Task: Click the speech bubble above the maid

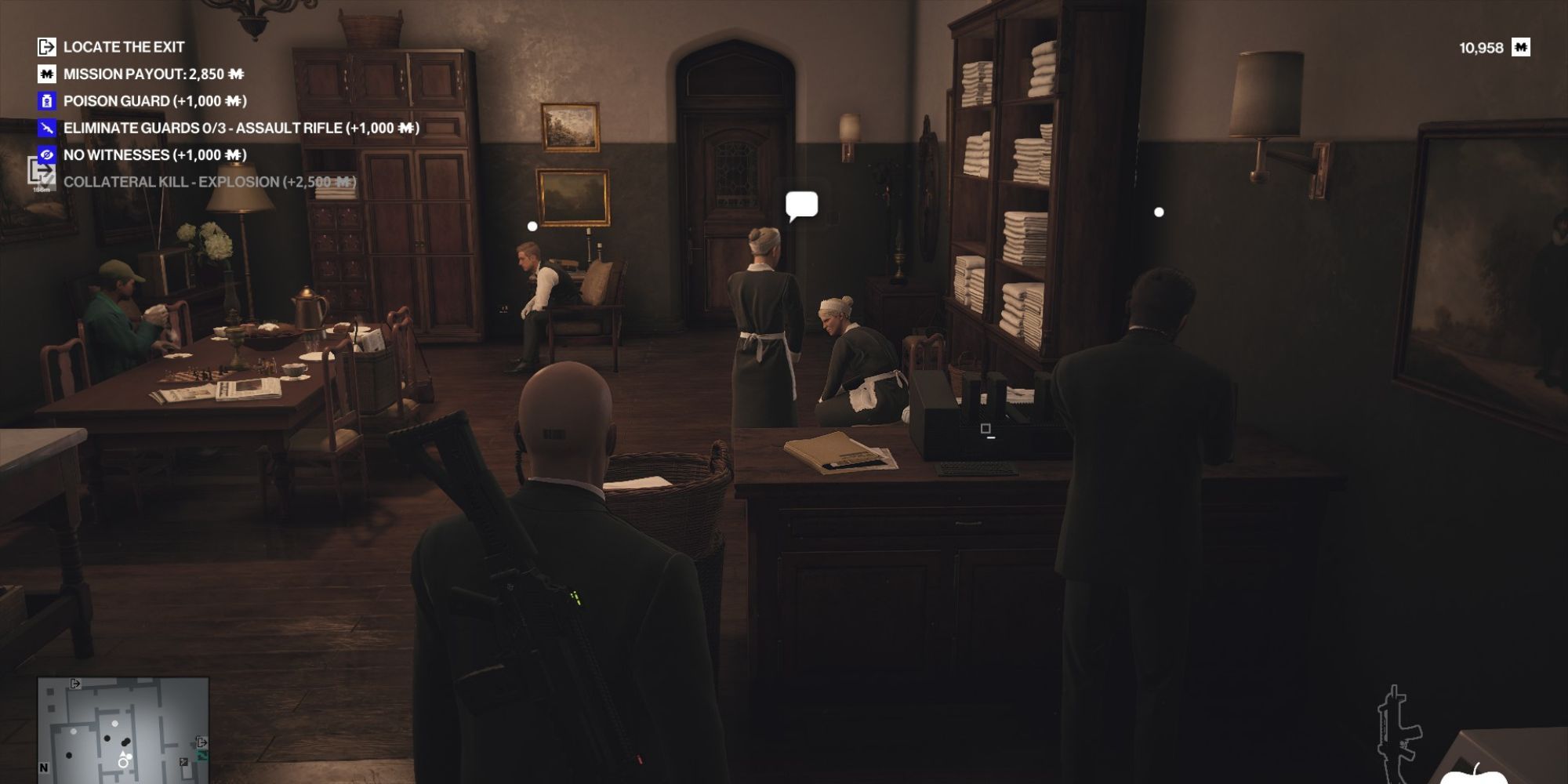Action: (x=802, y=205)
